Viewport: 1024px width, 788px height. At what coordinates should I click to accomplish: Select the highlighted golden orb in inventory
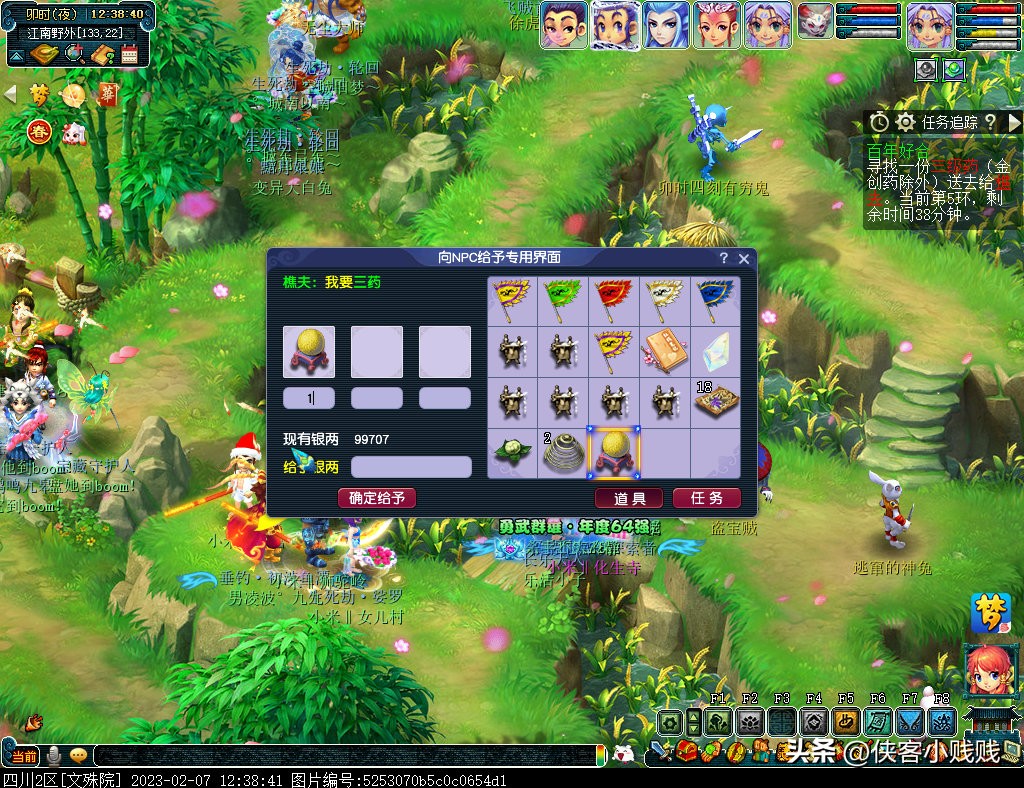[x=614, y=453]
